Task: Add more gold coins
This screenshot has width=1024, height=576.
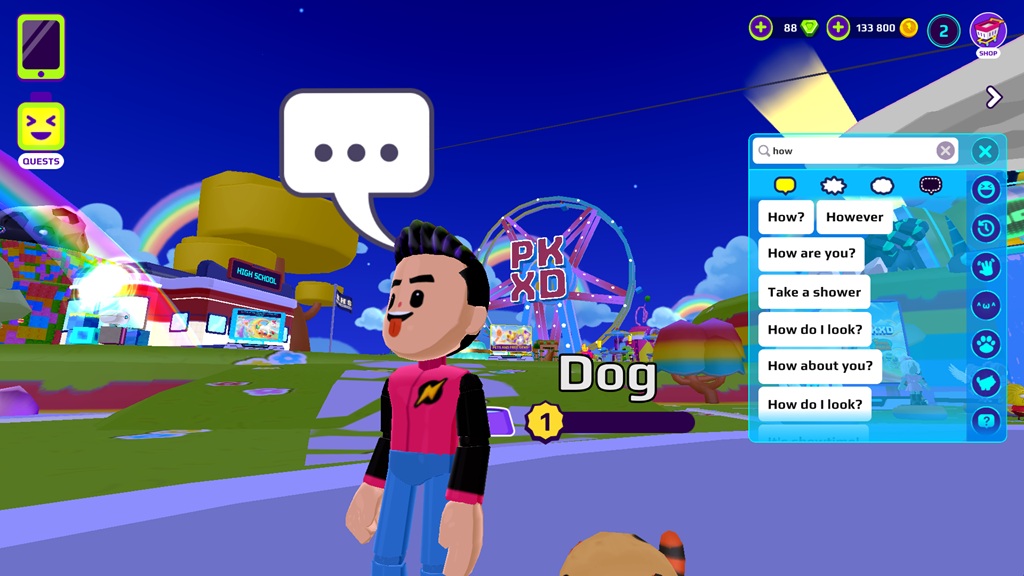Action: click(x=838, y=28)
